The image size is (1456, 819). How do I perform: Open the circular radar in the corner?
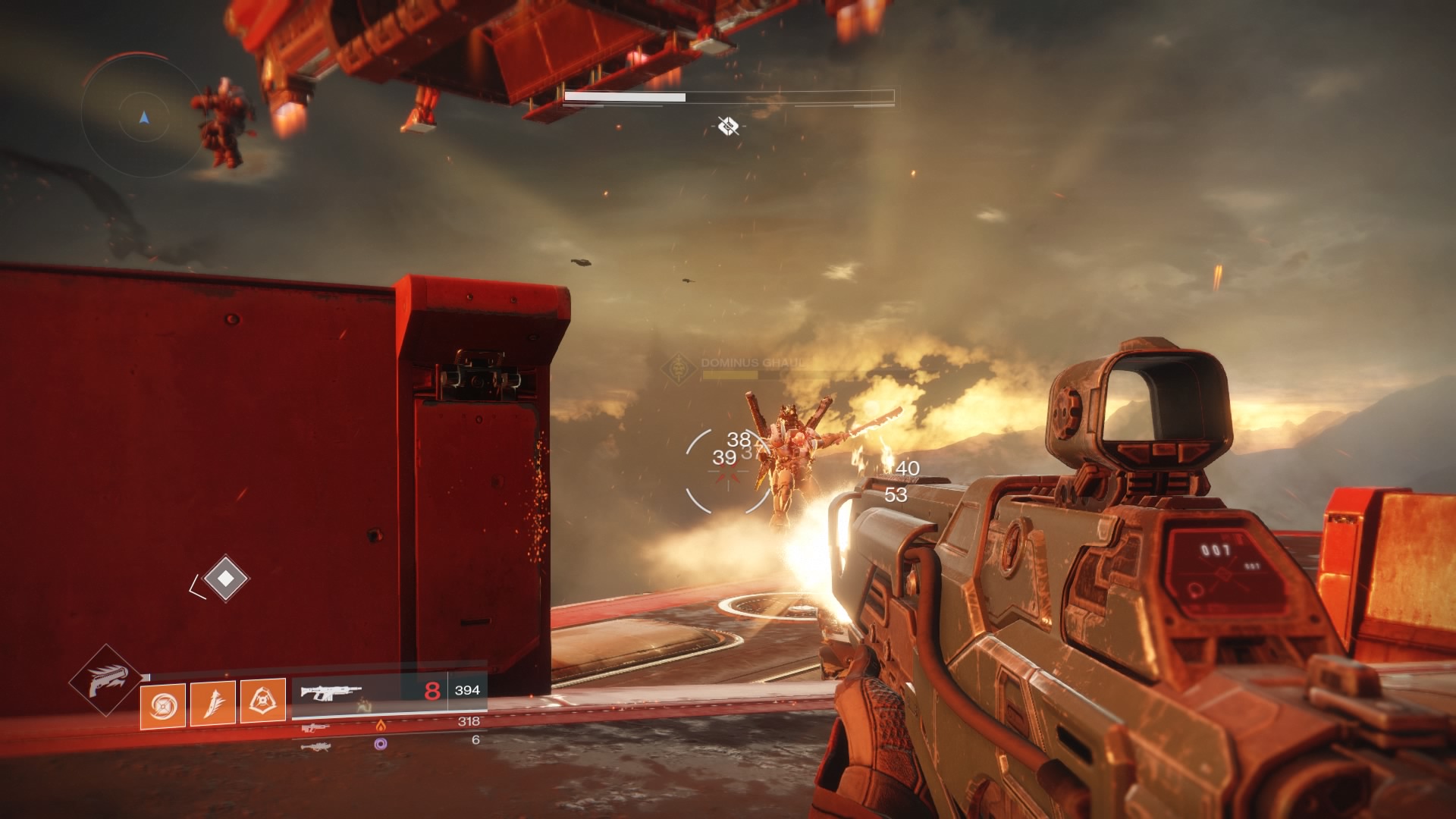pyautogui.click(x=143, y=117)
